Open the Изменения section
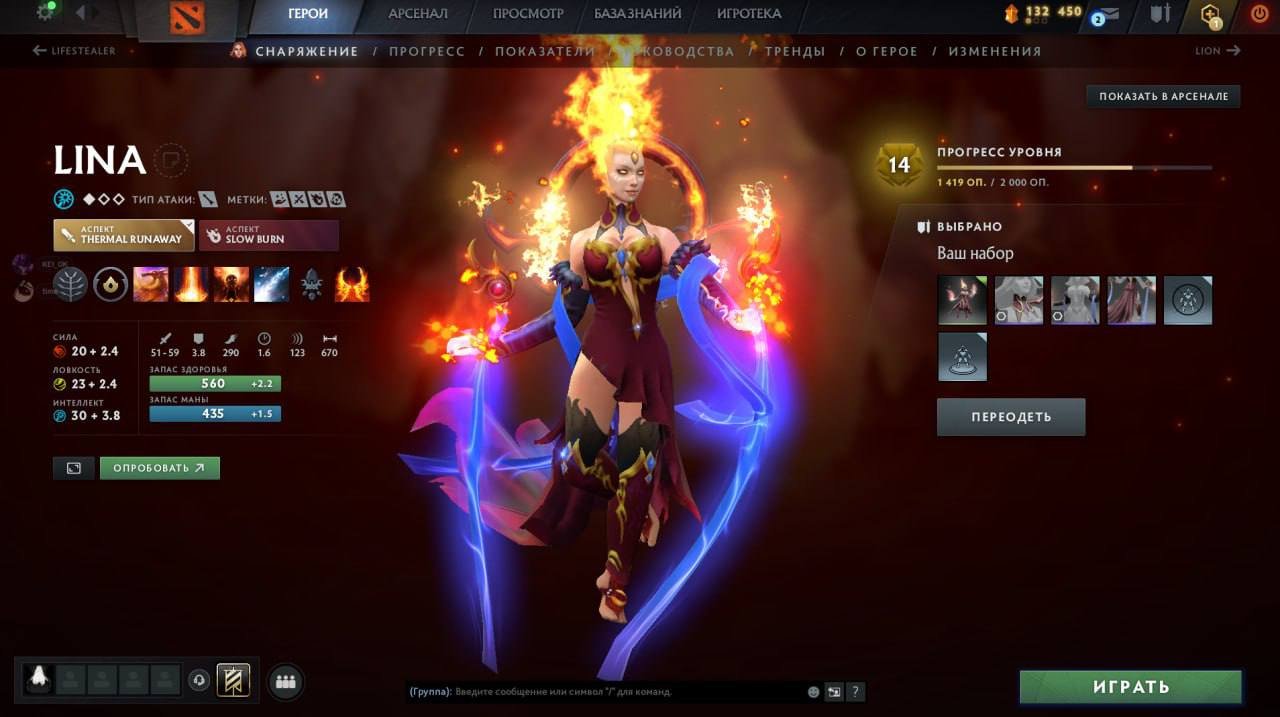The height and width of the screenshot is (717, 1280). point(994,51)
